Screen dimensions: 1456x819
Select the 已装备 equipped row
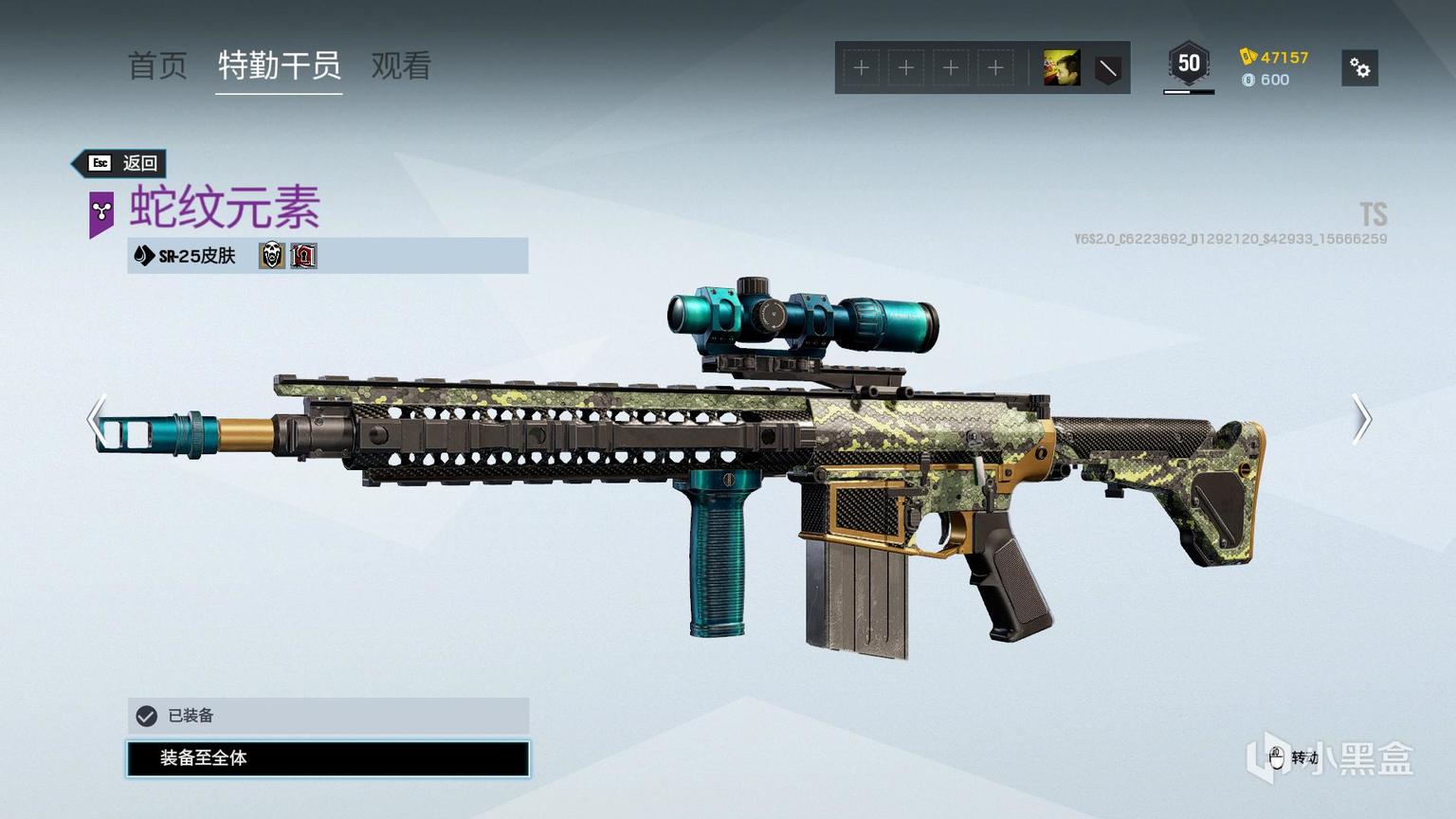328,716
